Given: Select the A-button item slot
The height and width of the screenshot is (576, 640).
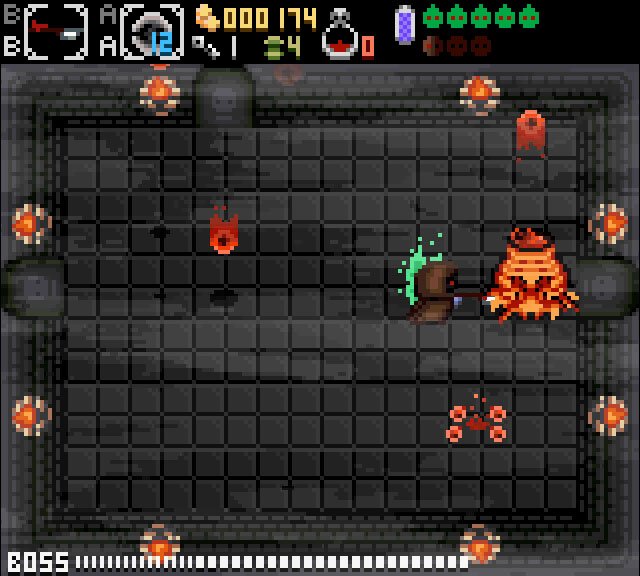Looking at the screenshot, I should pos(151,31).
